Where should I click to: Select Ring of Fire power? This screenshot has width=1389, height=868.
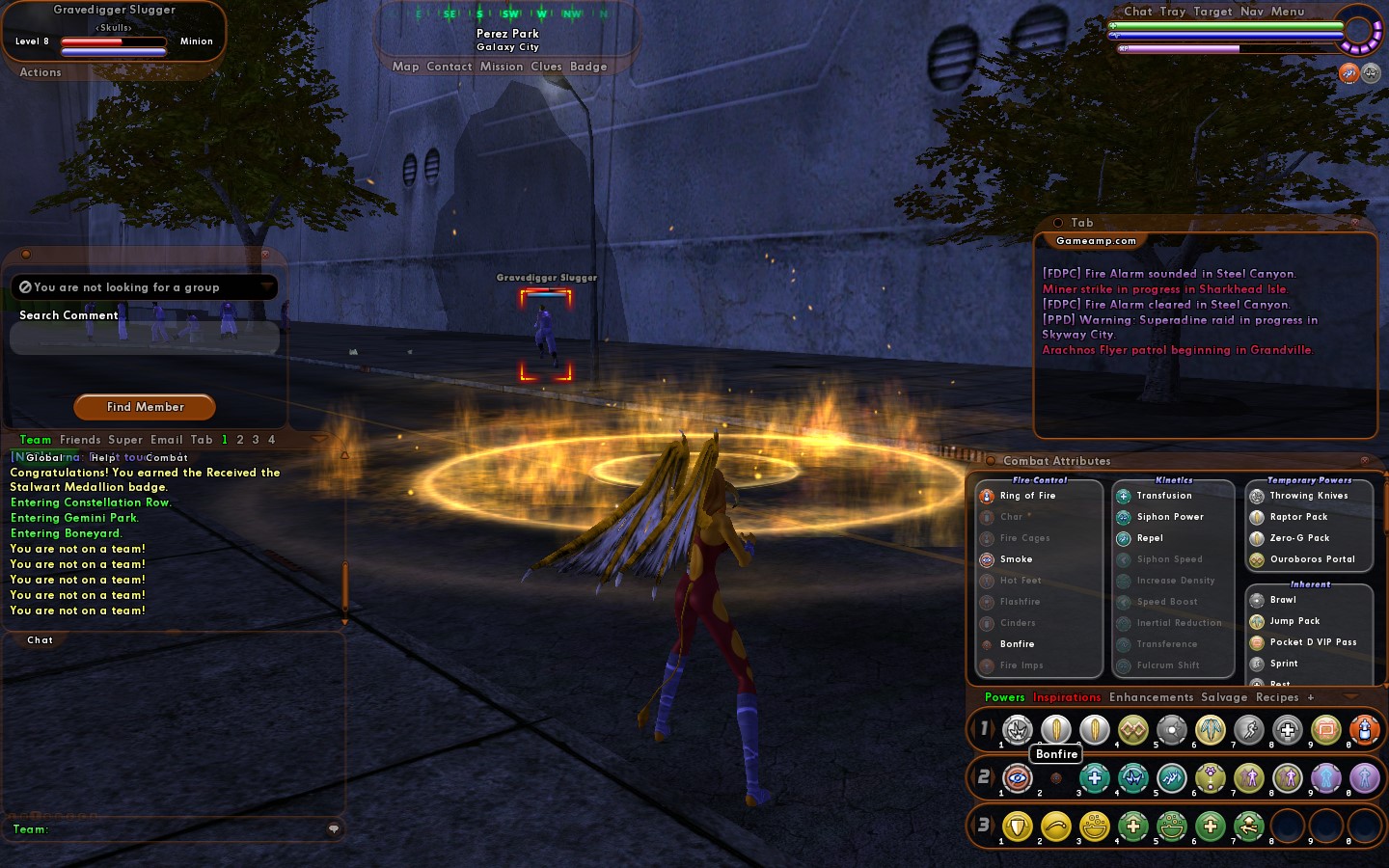[x=1027, y=496]
